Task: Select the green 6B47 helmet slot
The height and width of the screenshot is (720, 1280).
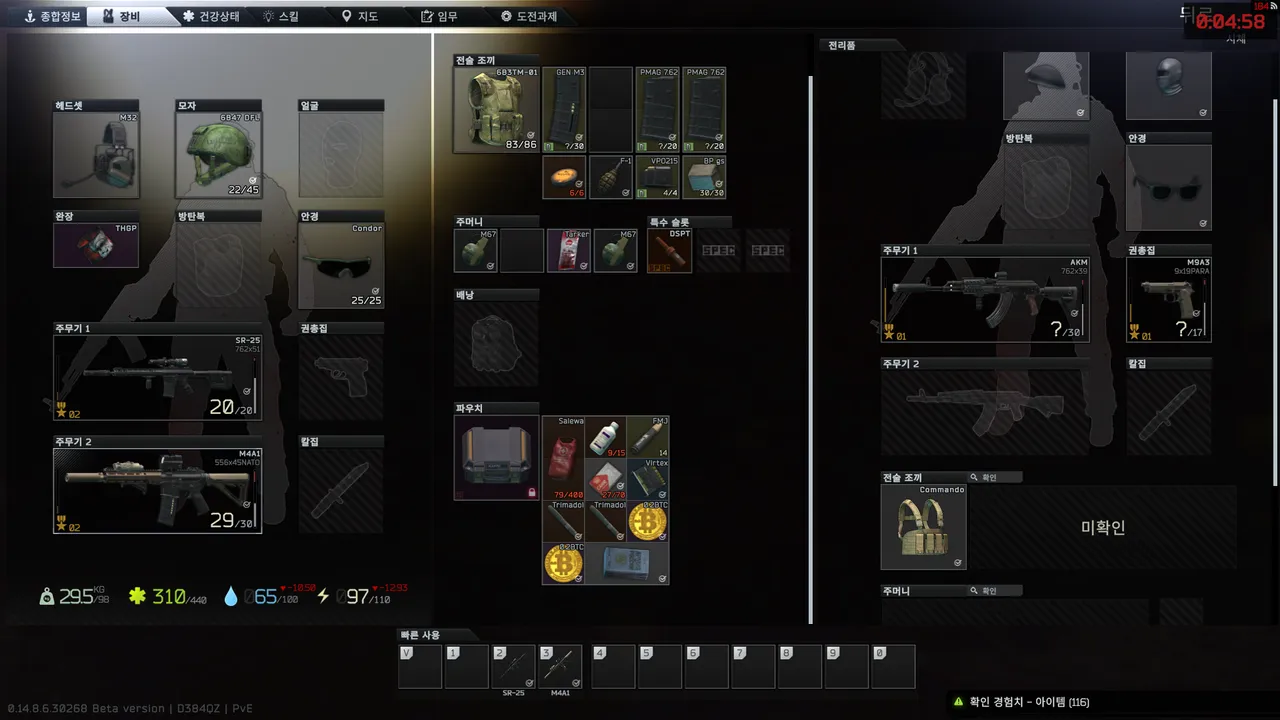Action: click(x=218, y=155)
